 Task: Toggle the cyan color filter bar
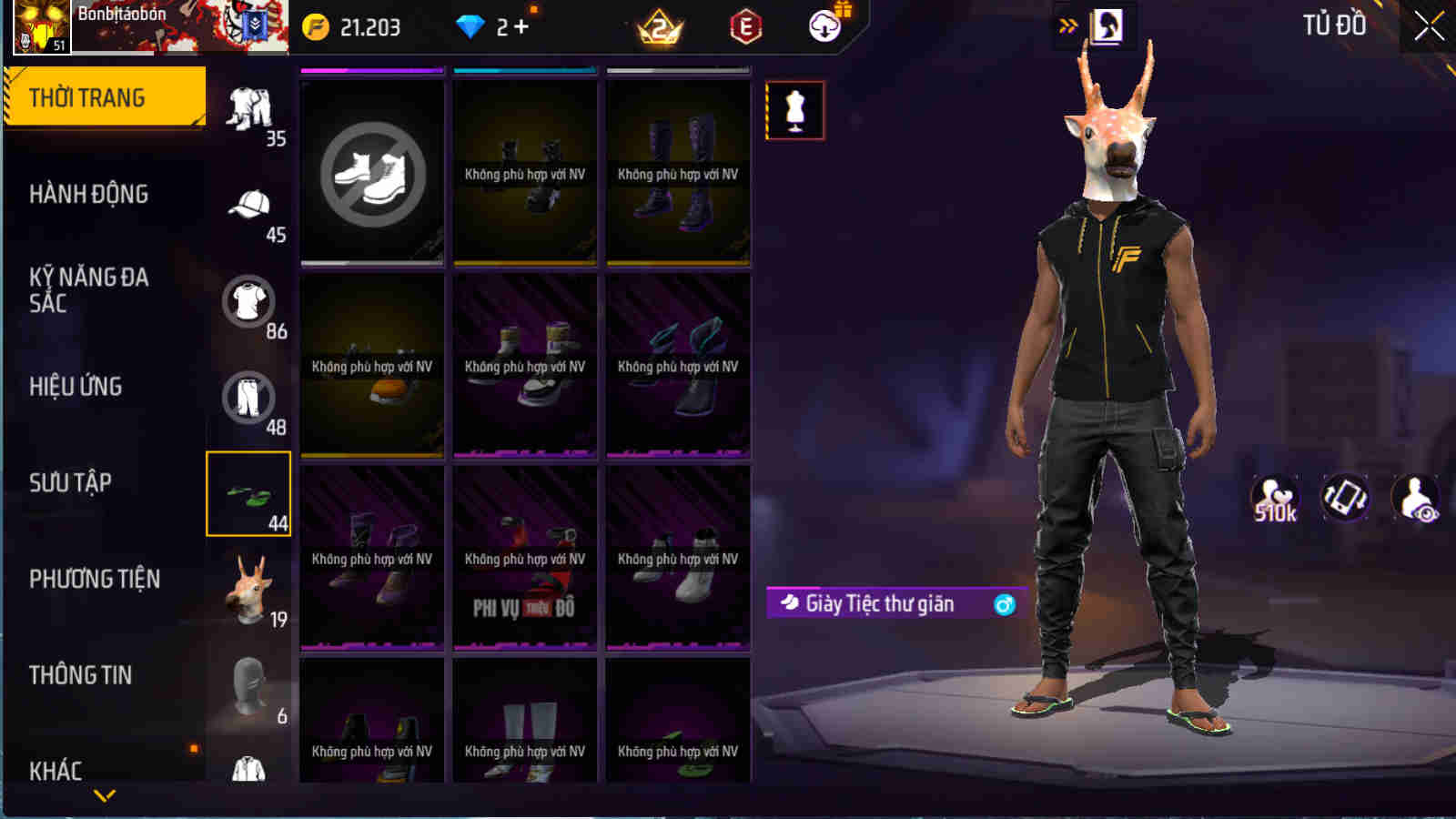523,66
